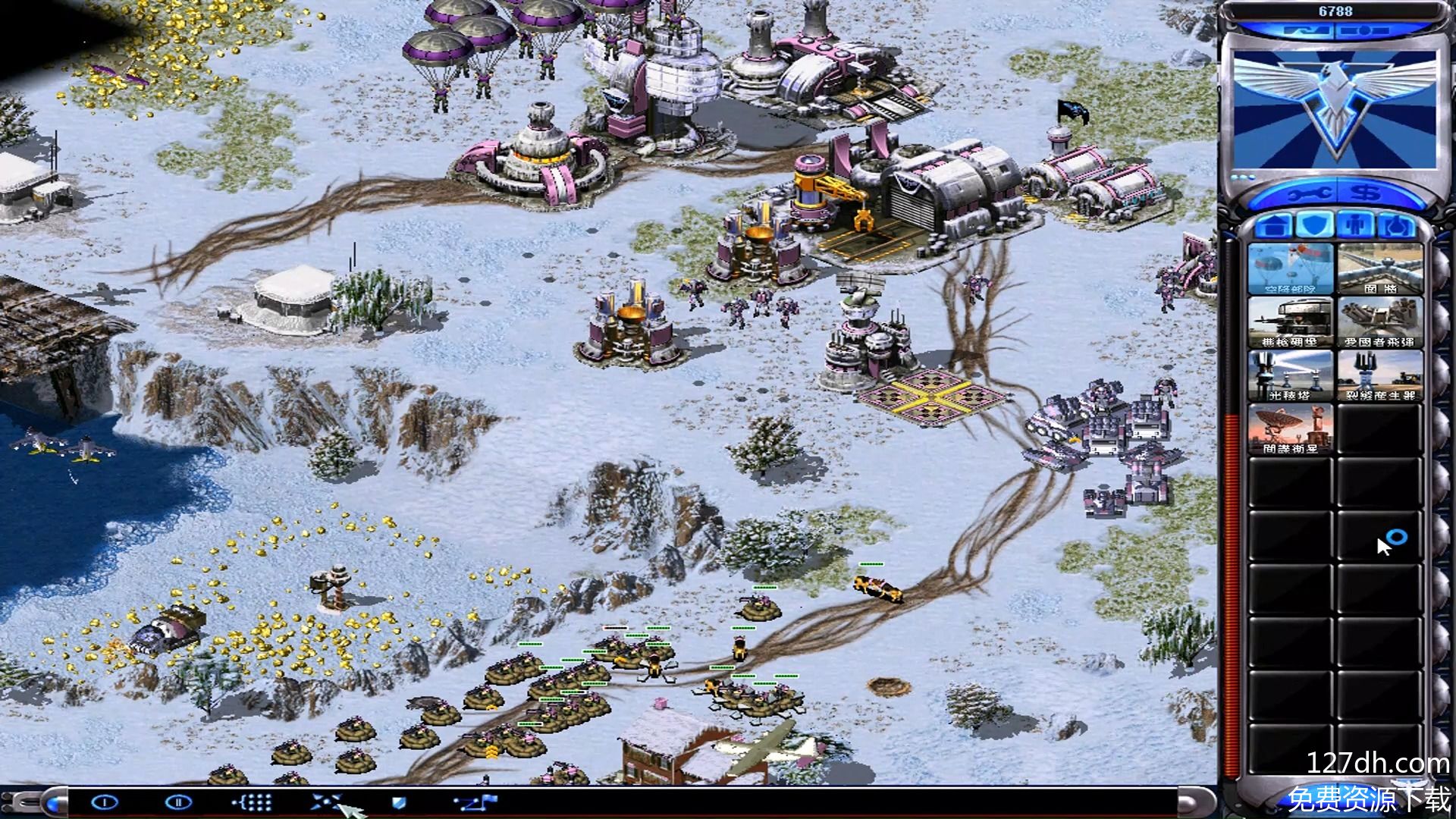Activate the deploy arrows command button
This screenshot has width=1456, height=819.
pyautogui.click(x=328, y=802)
